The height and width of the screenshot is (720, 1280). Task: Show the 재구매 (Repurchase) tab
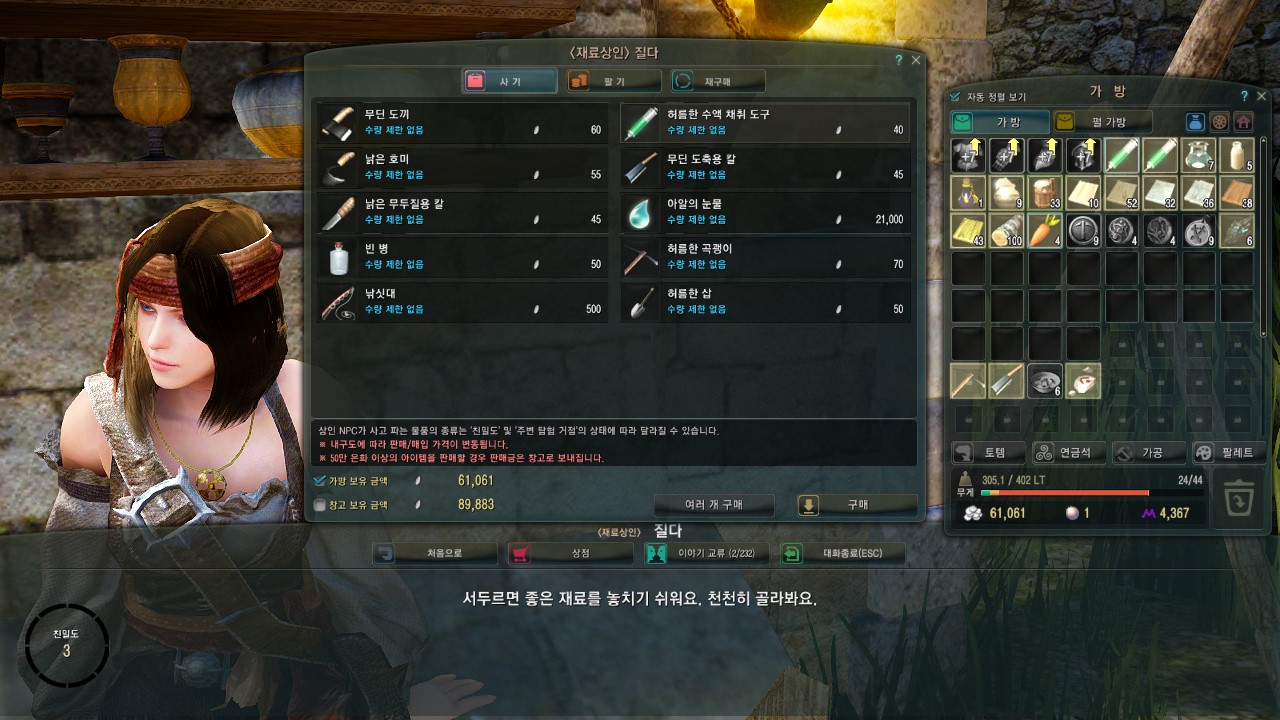[x=718, y=81]
